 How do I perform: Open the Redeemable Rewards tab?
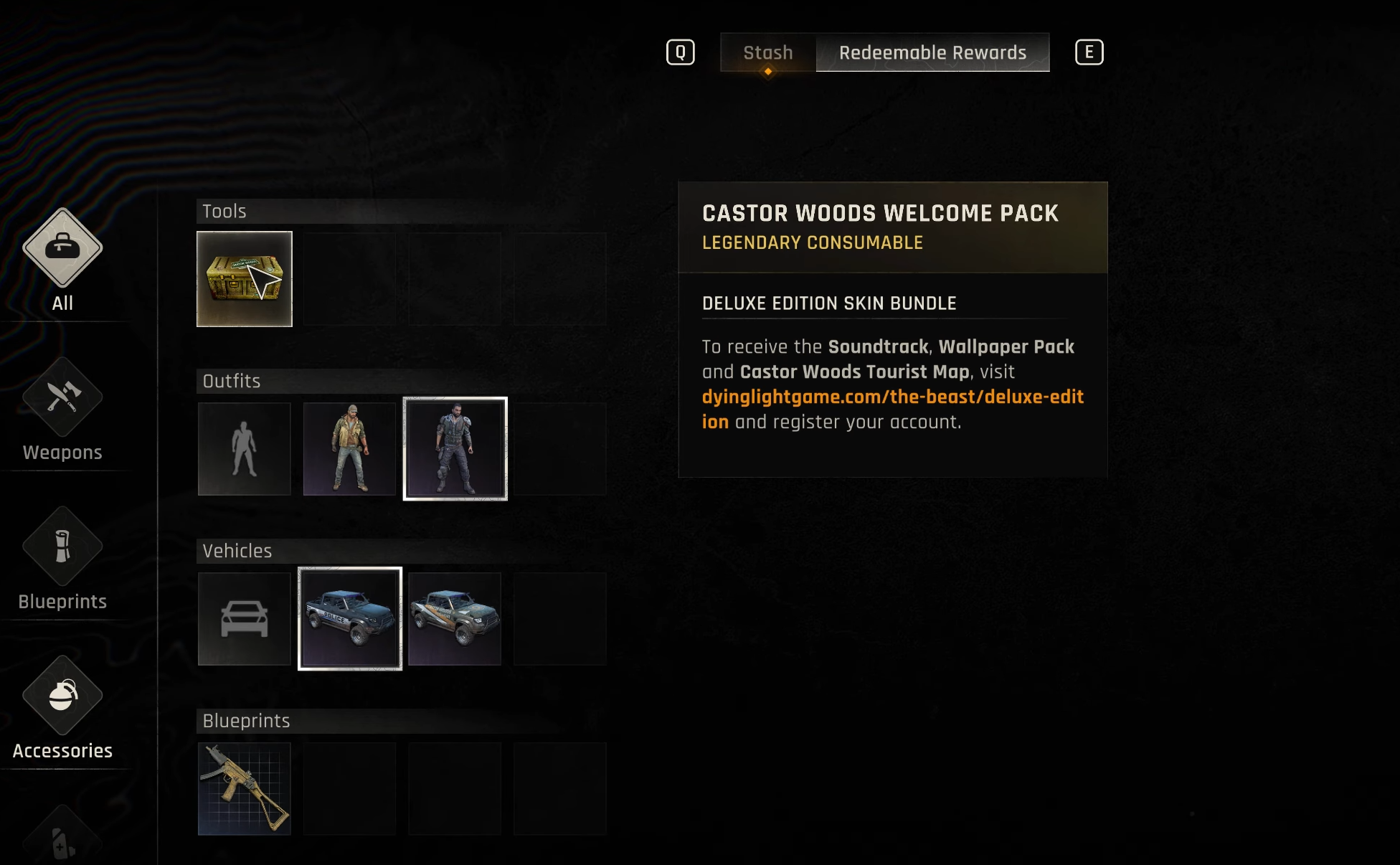point(932,52)
